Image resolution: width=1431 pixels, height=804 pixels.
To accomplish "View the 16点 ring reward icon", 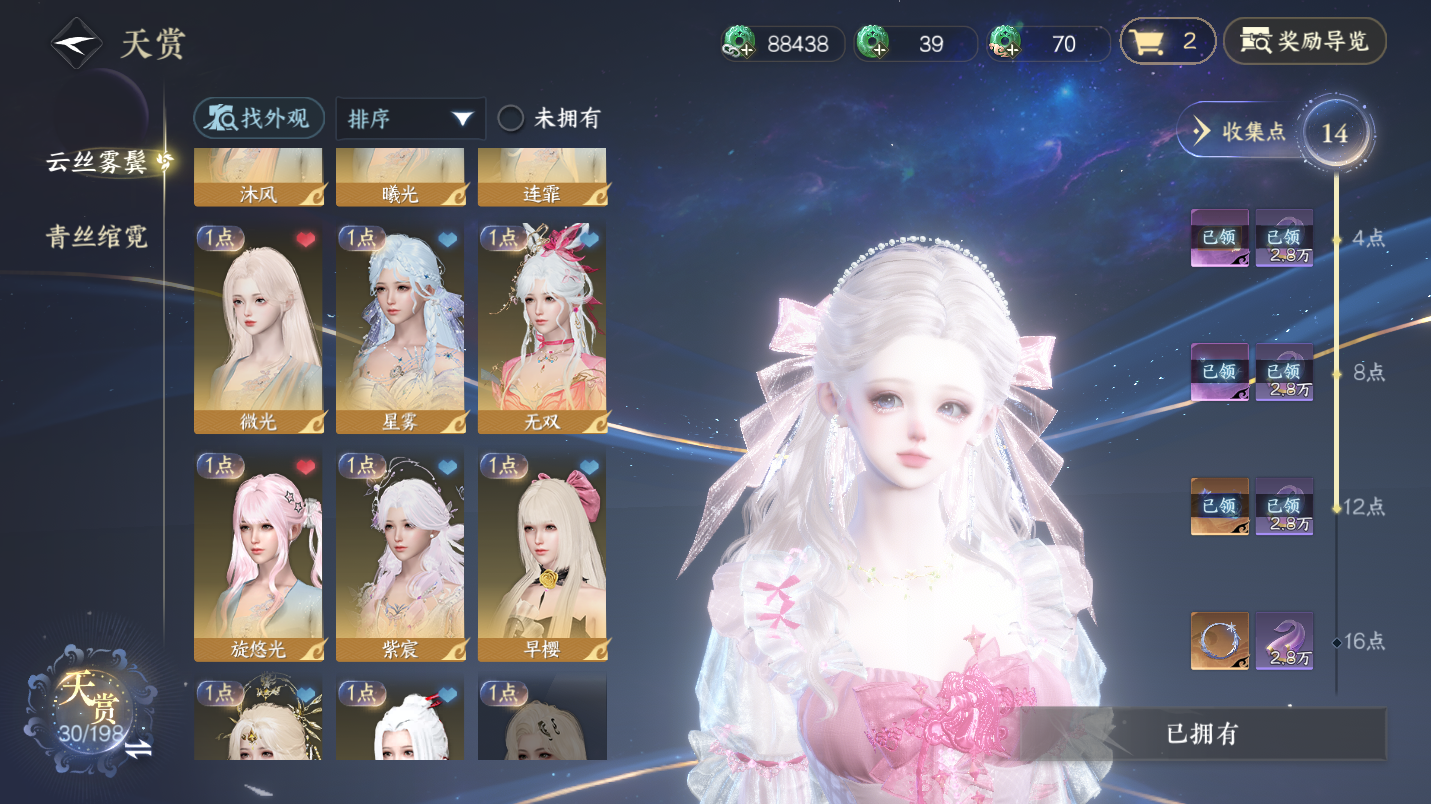I will pyautogui.click(x=1219, y=641).
